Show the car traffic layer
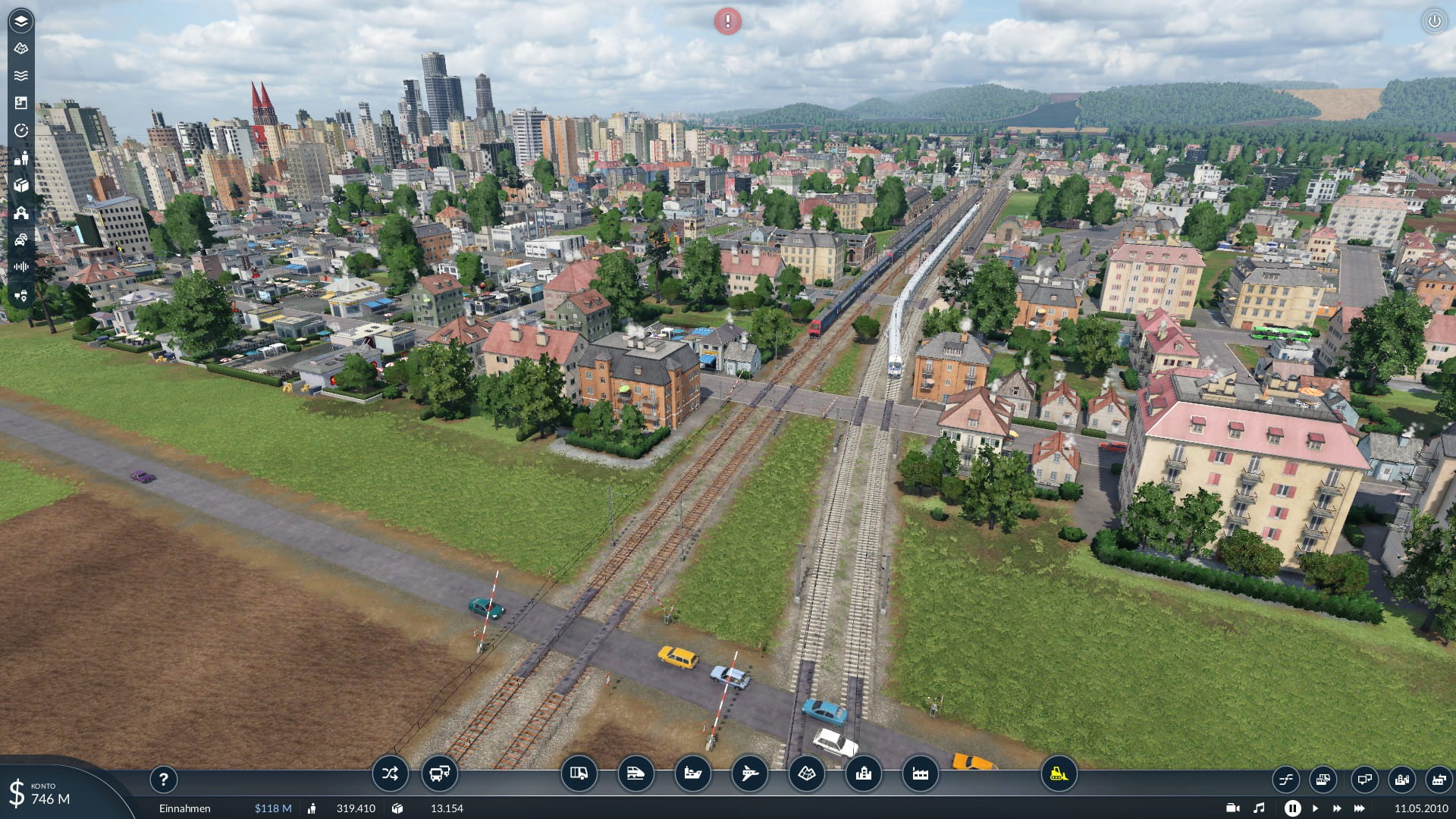The height and width of the screenshot is (819, 1456). (21, 240)
